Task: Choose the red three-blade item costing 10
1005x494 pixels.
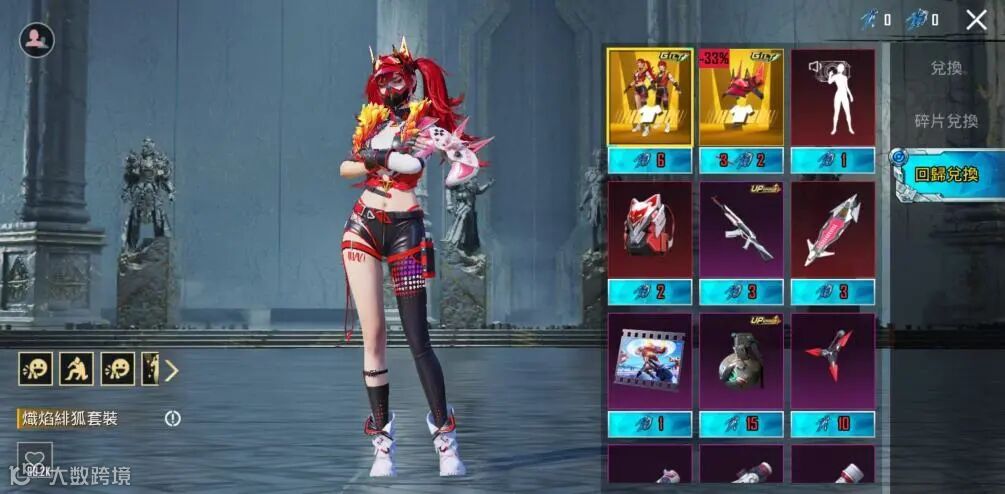Action: 832,362
